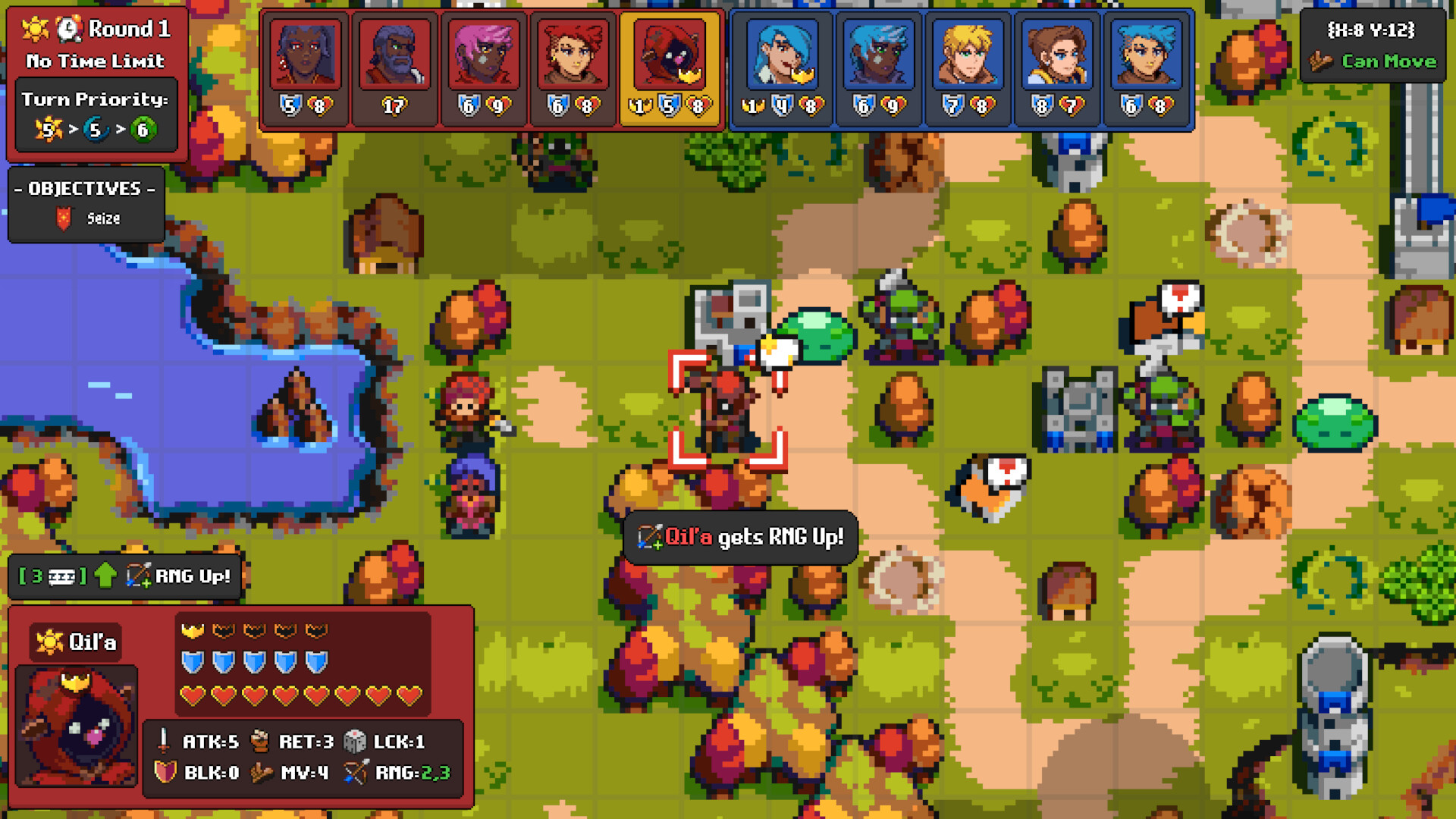This screenshot has width=1456, height=819.
Task: Select the ATK sword stat icon
Action: pos(163,742)
